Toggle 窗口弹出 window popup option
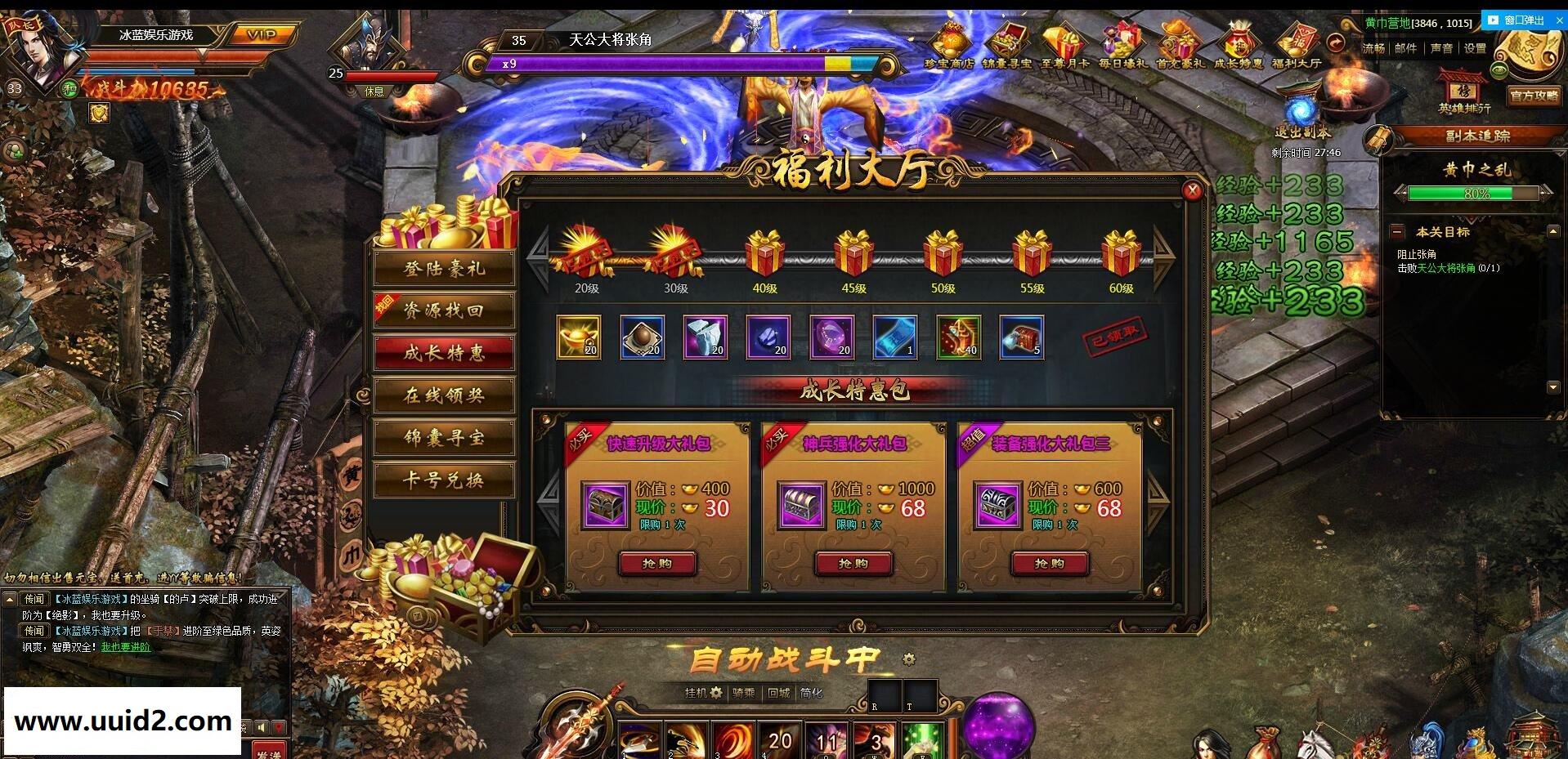1568x759 pixels. 1522,20
